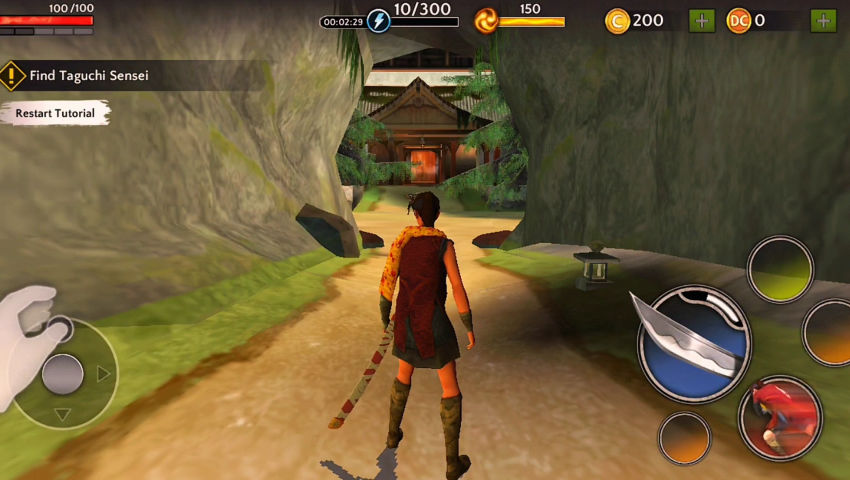The height and width of the screenshot is (480, 850).
Task: Tap the joystick right arrow
Action: coord(103,374)
